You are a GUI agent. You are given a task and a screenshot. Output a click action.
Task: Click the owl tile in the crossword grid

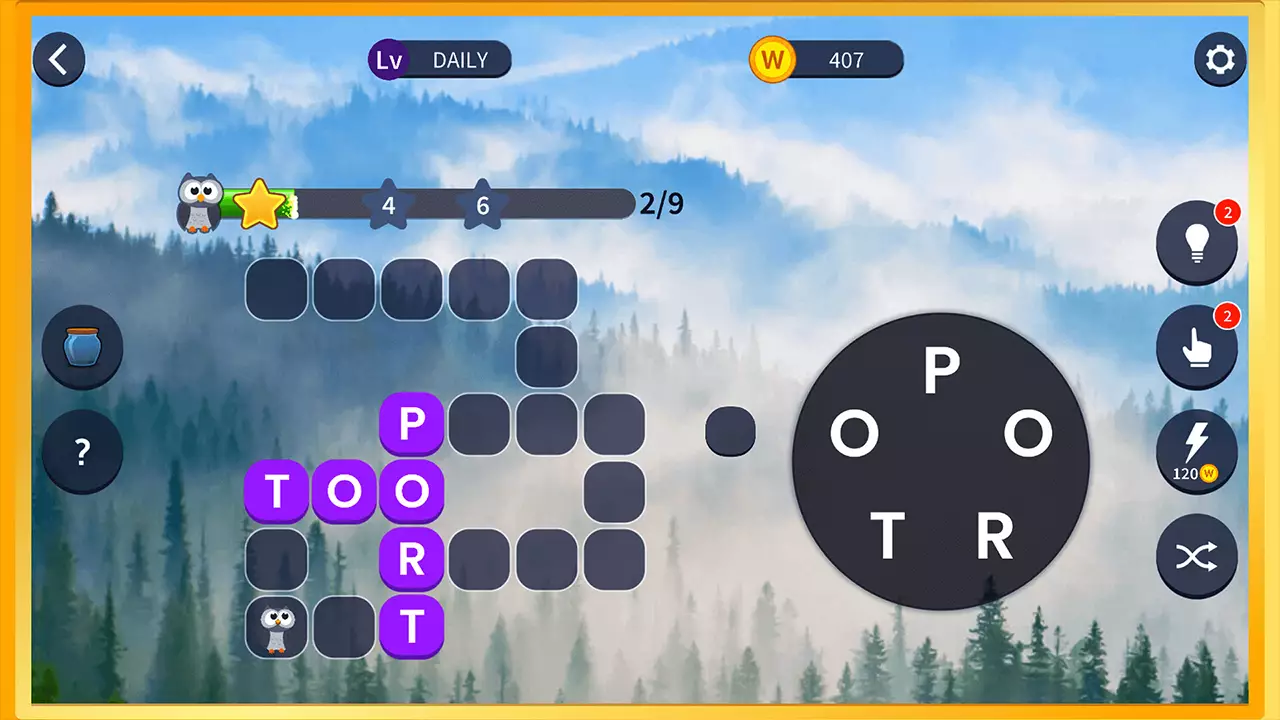point(277,627)
